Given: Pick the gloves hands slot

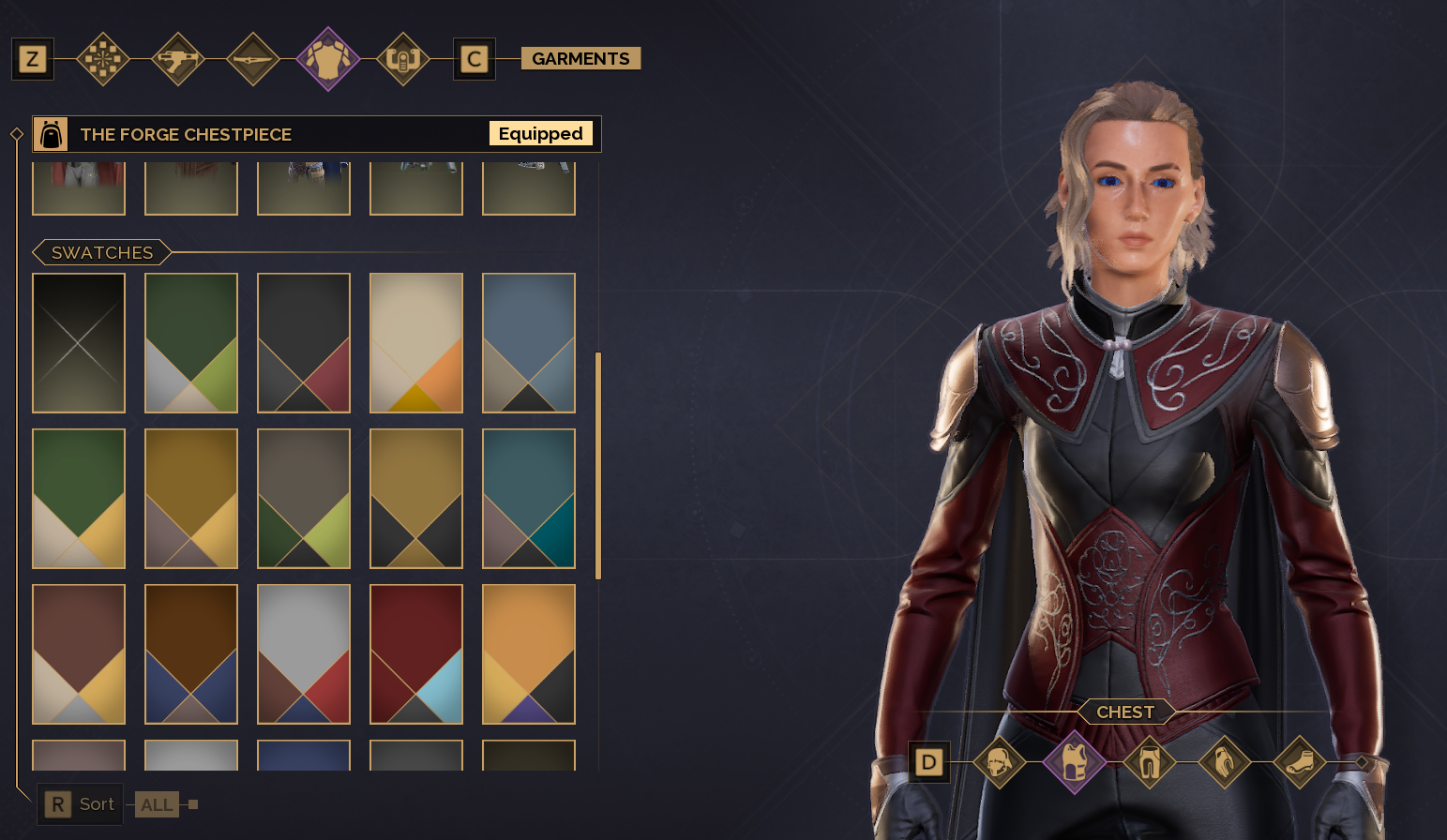Looking at the screenshot, I should click(1225, 762).
